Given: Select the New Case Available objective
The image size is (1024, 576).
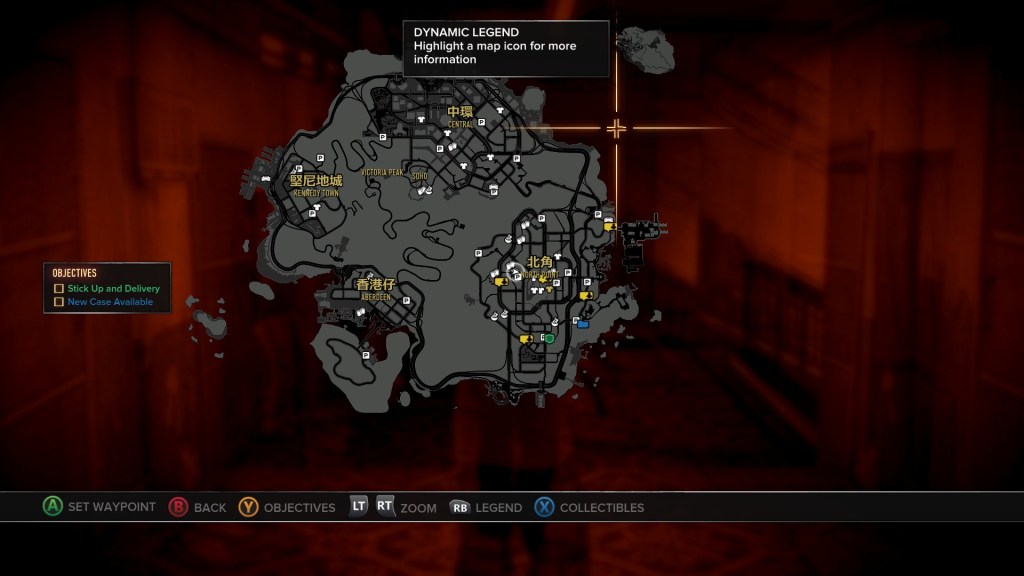Looking at the screenshot, I should pos(110,301).
